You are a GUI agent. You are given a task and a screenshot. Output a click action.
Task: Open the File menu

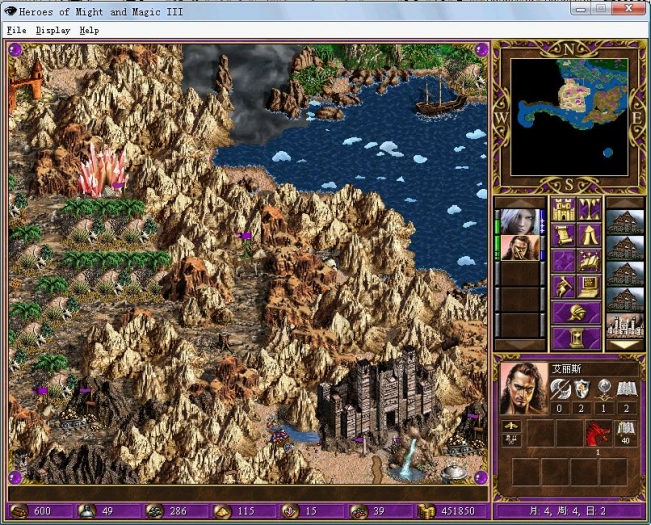16,30
